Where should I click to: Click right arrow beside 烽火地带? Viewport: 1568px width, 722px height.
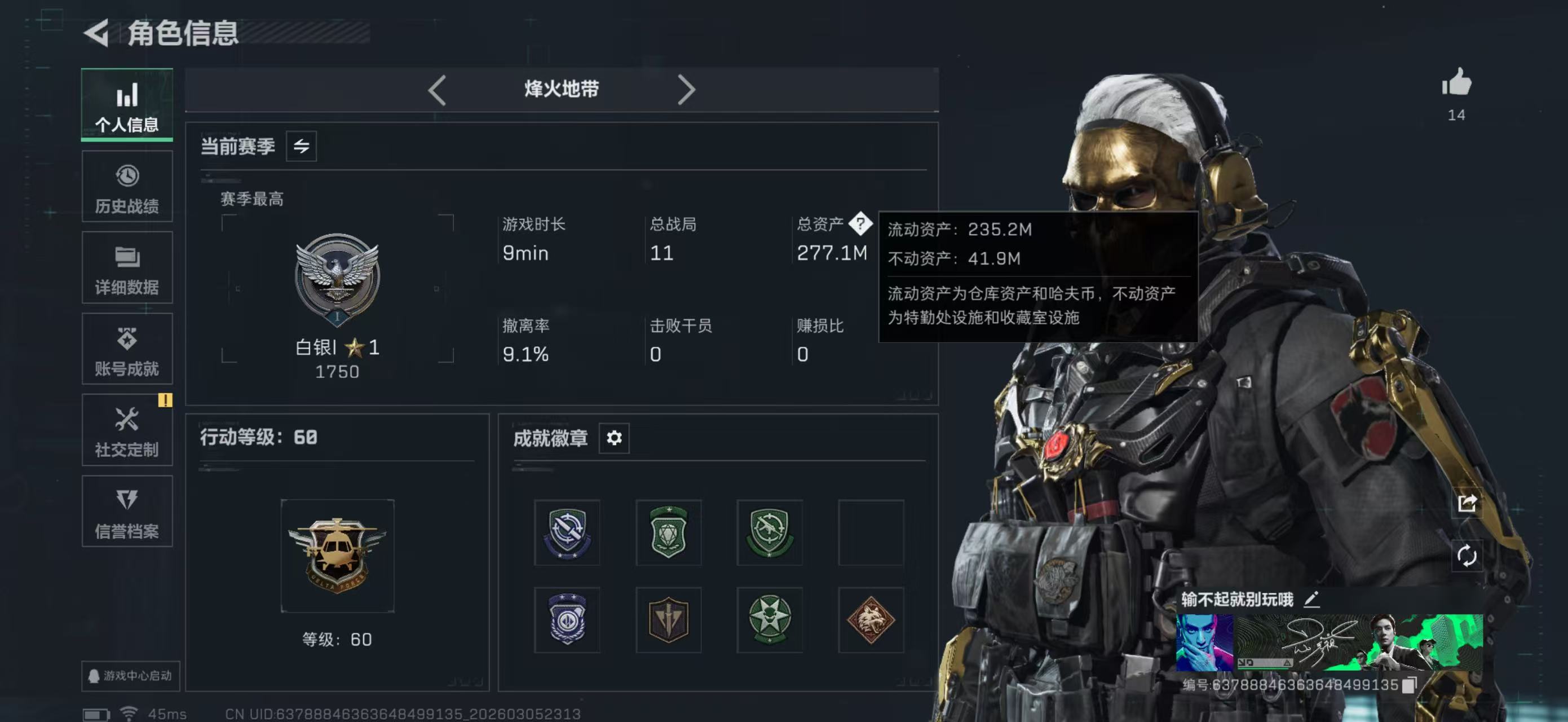point(687,89)
